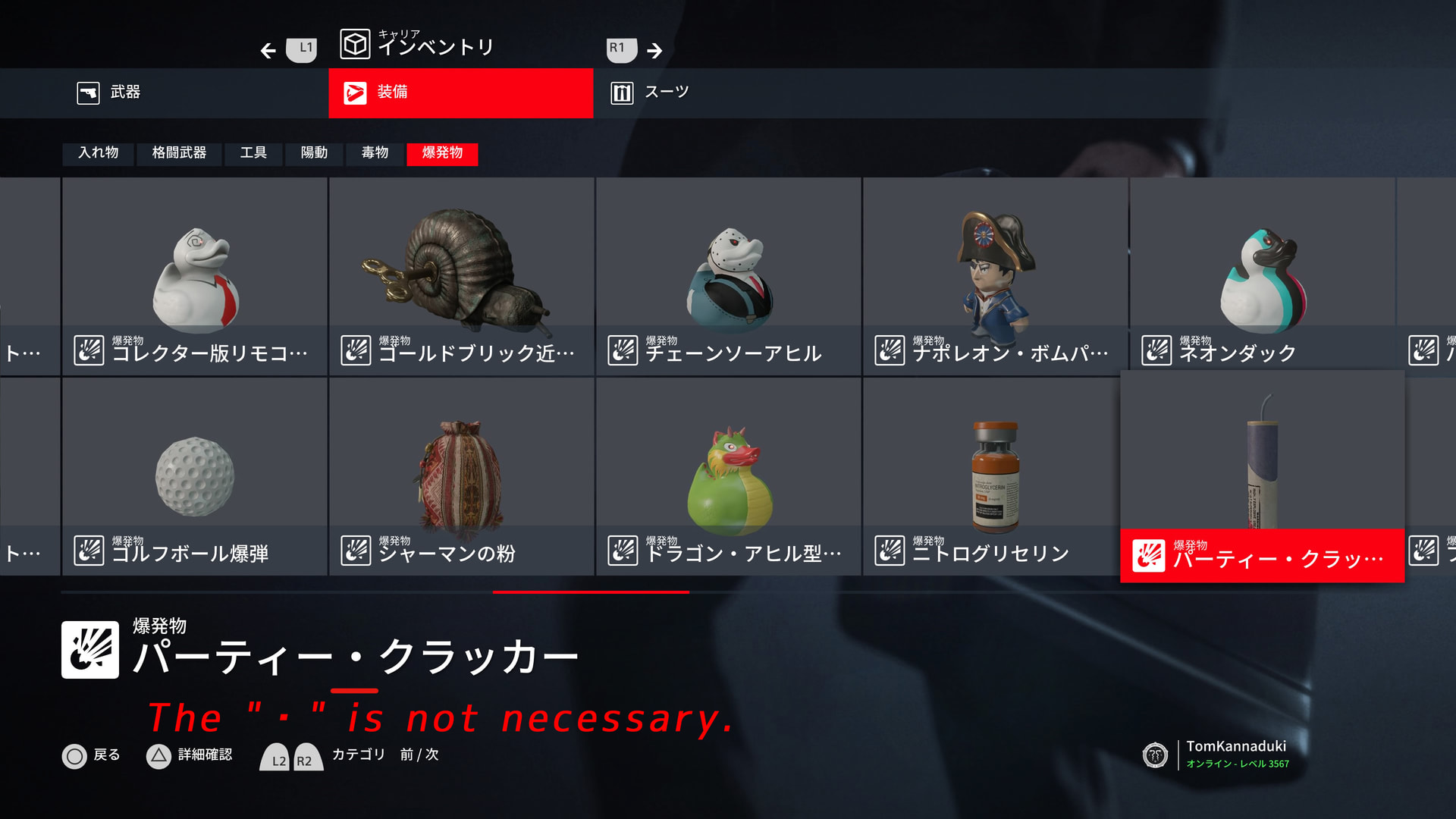The image size is (1456, 819).
Task: Open the 陽動 distraction category
Action: pos(314,153)
